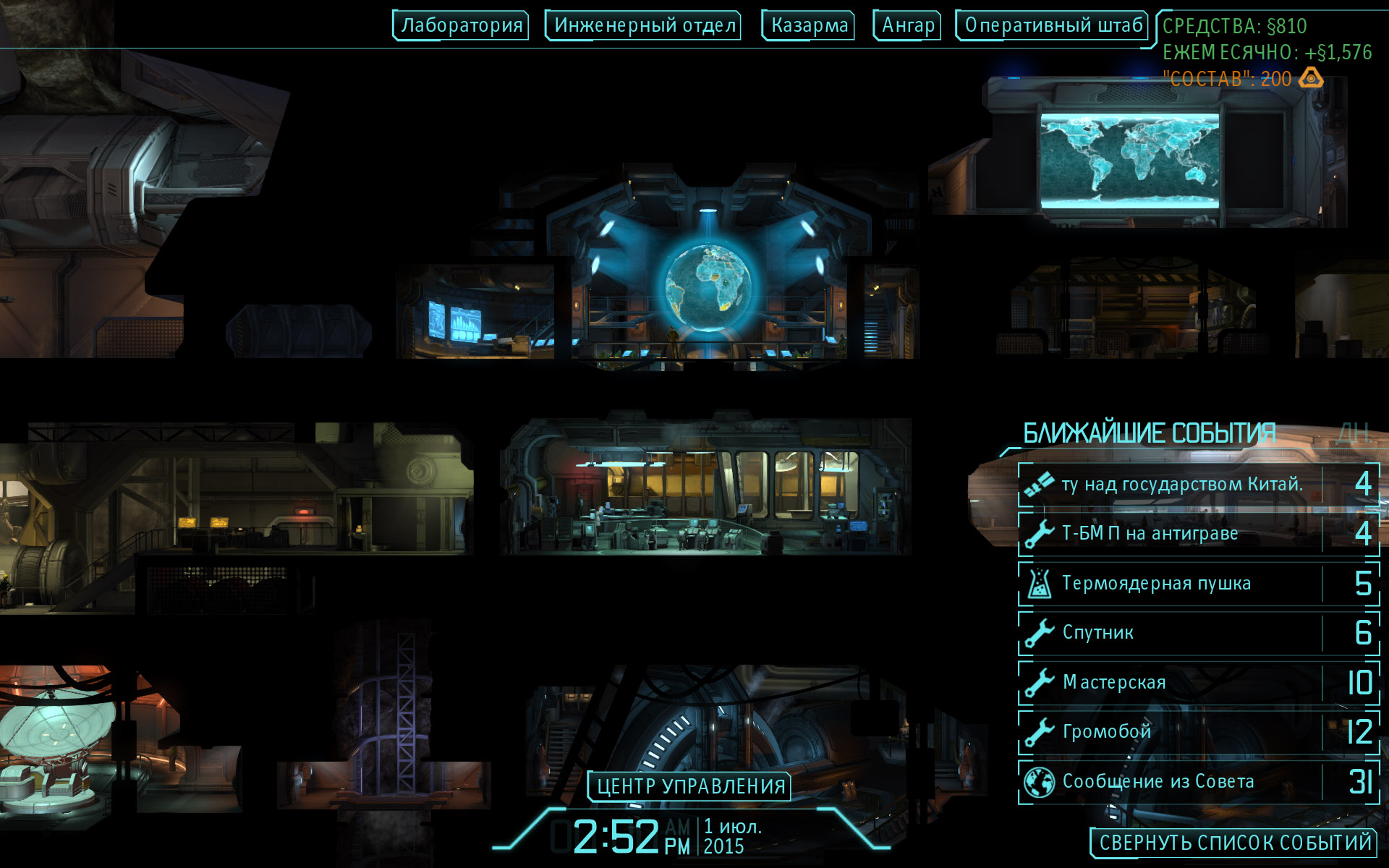Collapse events with Свернуть список событий

click(x=1235, y=843)
